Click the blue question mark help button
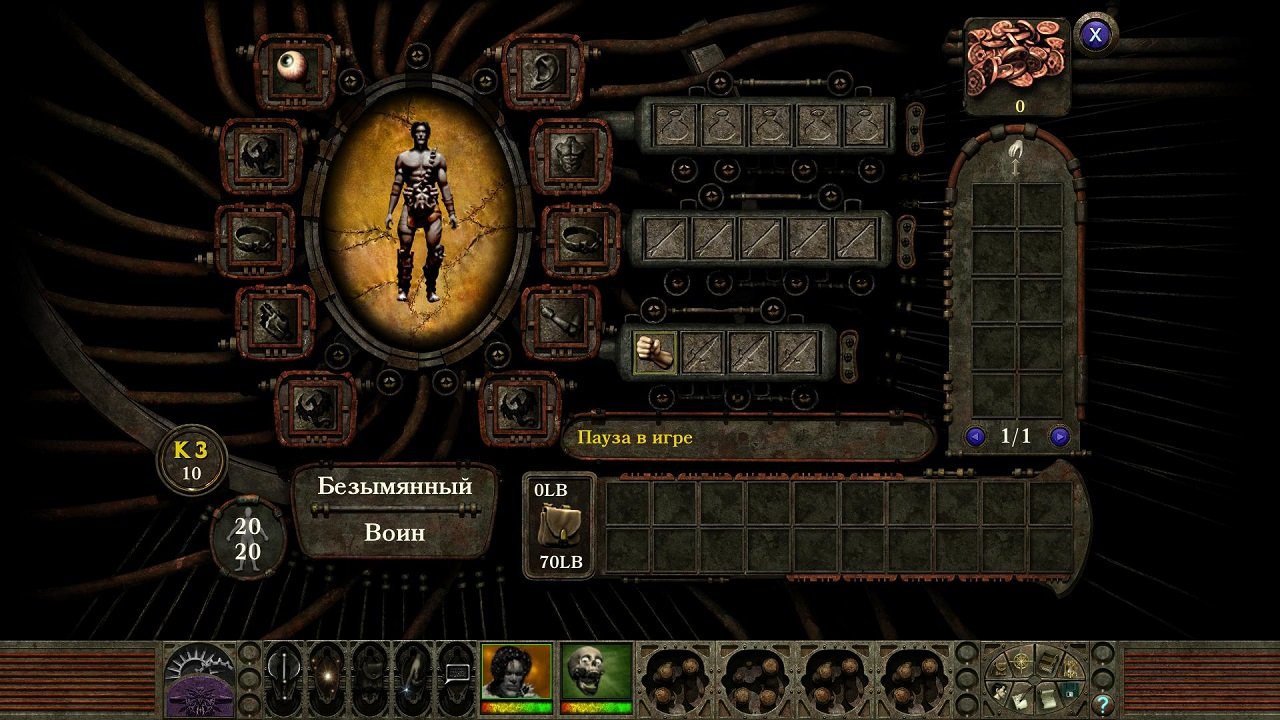This screenshot has height=720, width=1280. 1102,703
